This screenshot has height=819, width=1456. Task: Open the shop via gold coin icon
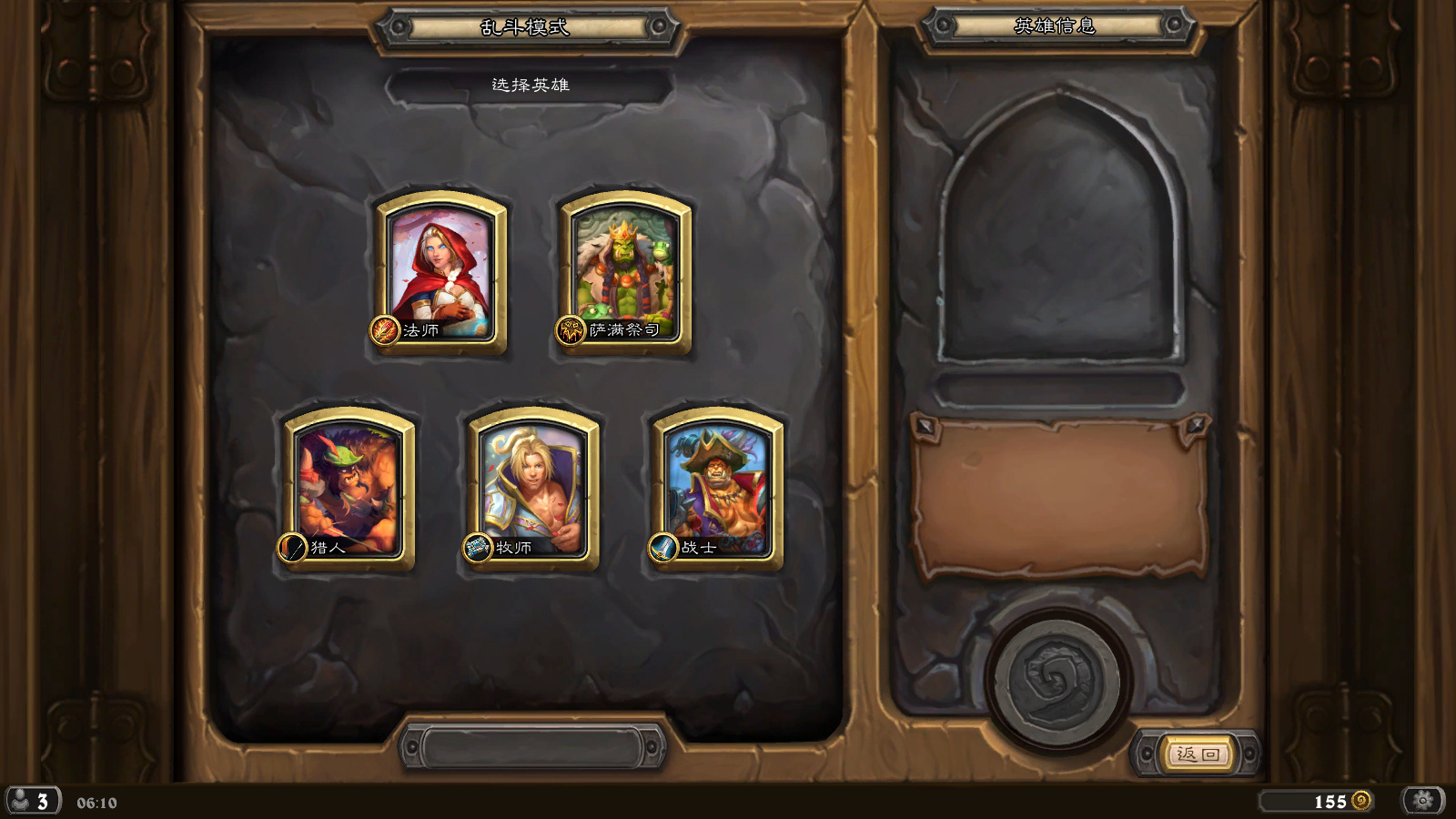(1361, 801)
